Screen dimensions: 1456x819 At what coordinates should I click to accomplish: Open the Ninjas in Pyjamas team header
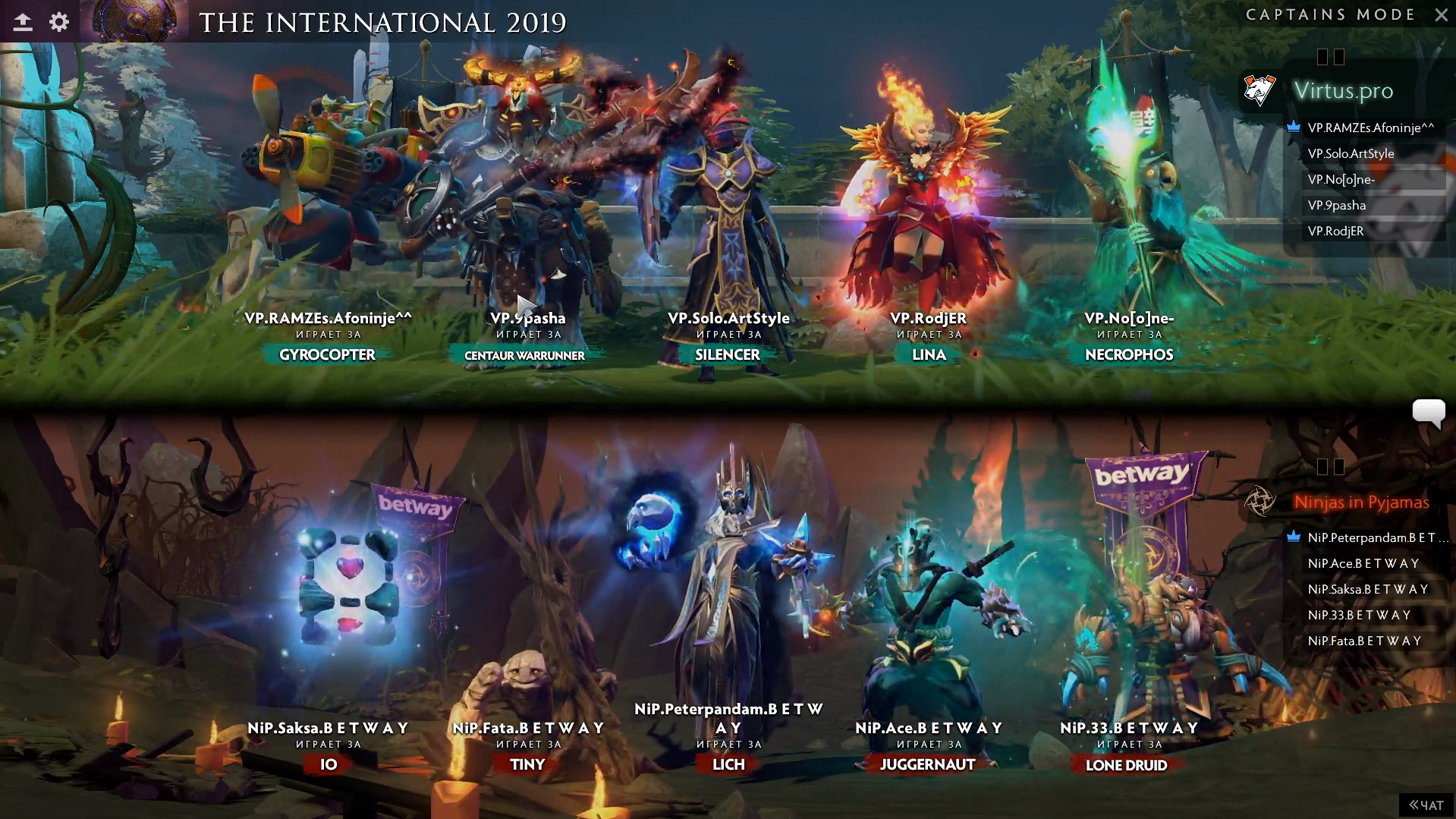point(1361,502)
